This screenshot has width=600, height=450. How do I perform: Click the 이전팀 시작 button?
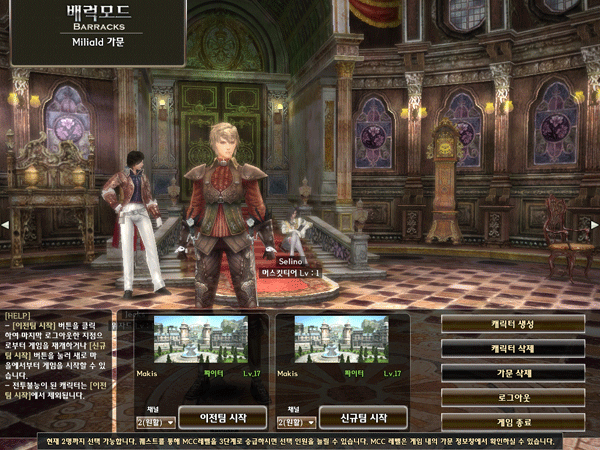click(222, 417)
